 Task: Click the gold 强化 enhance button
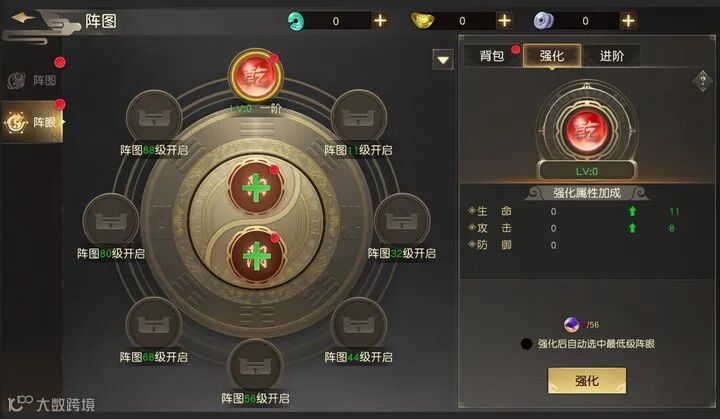tap(586, 381)
